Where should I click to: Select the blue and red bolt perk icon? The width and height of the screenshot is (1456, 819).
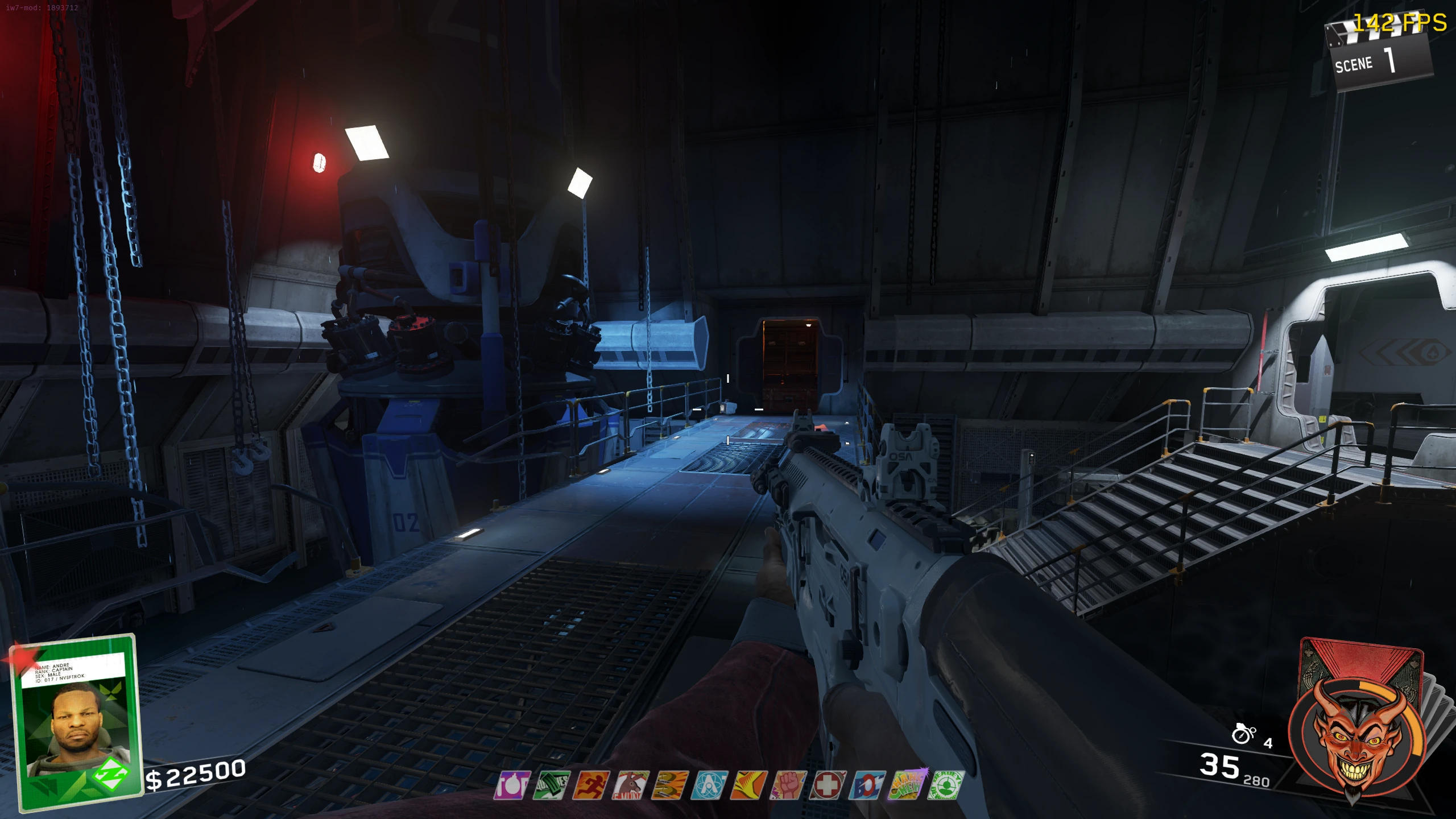click(867, 785)
